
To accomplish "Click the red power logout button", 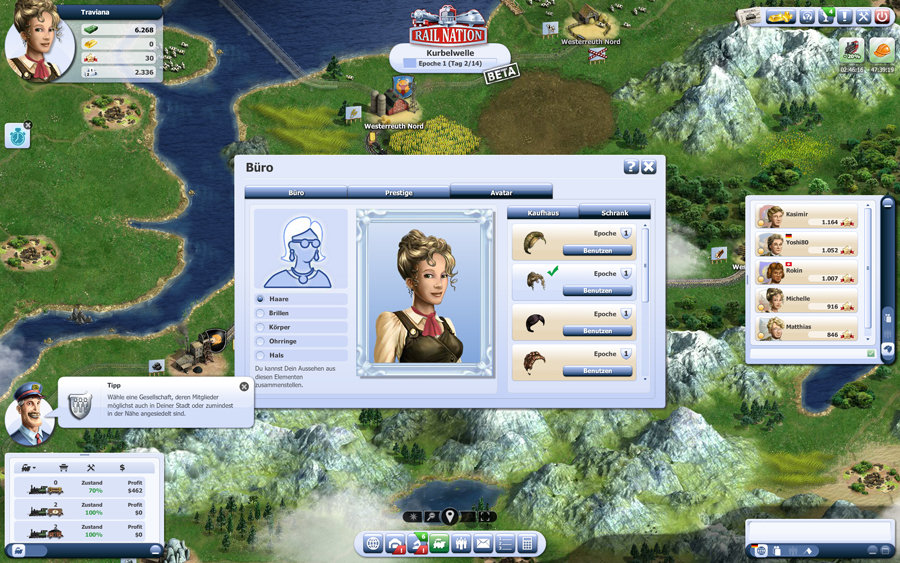I will coord(881,17).
